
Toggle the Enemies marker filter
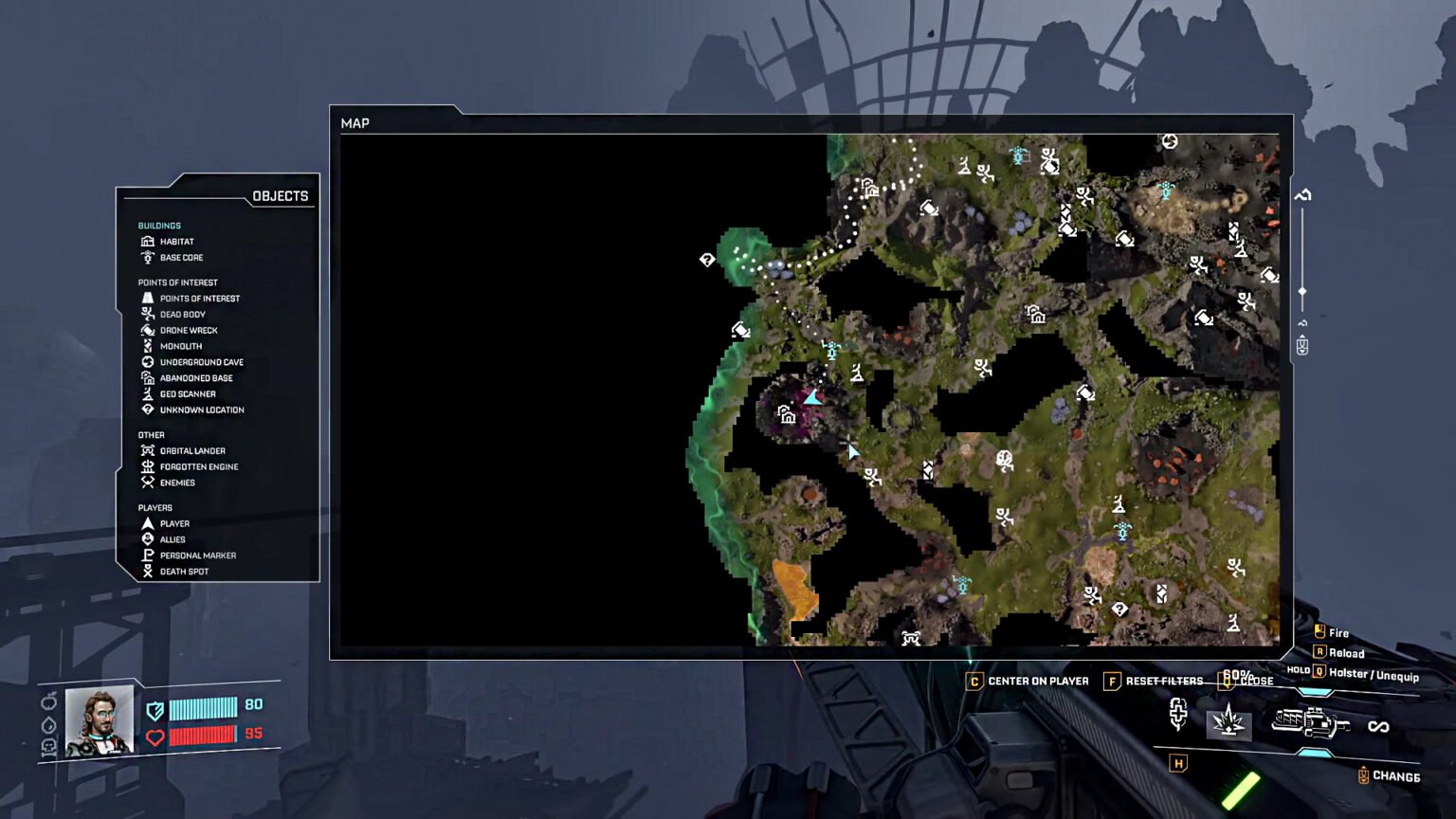point(148,482)
